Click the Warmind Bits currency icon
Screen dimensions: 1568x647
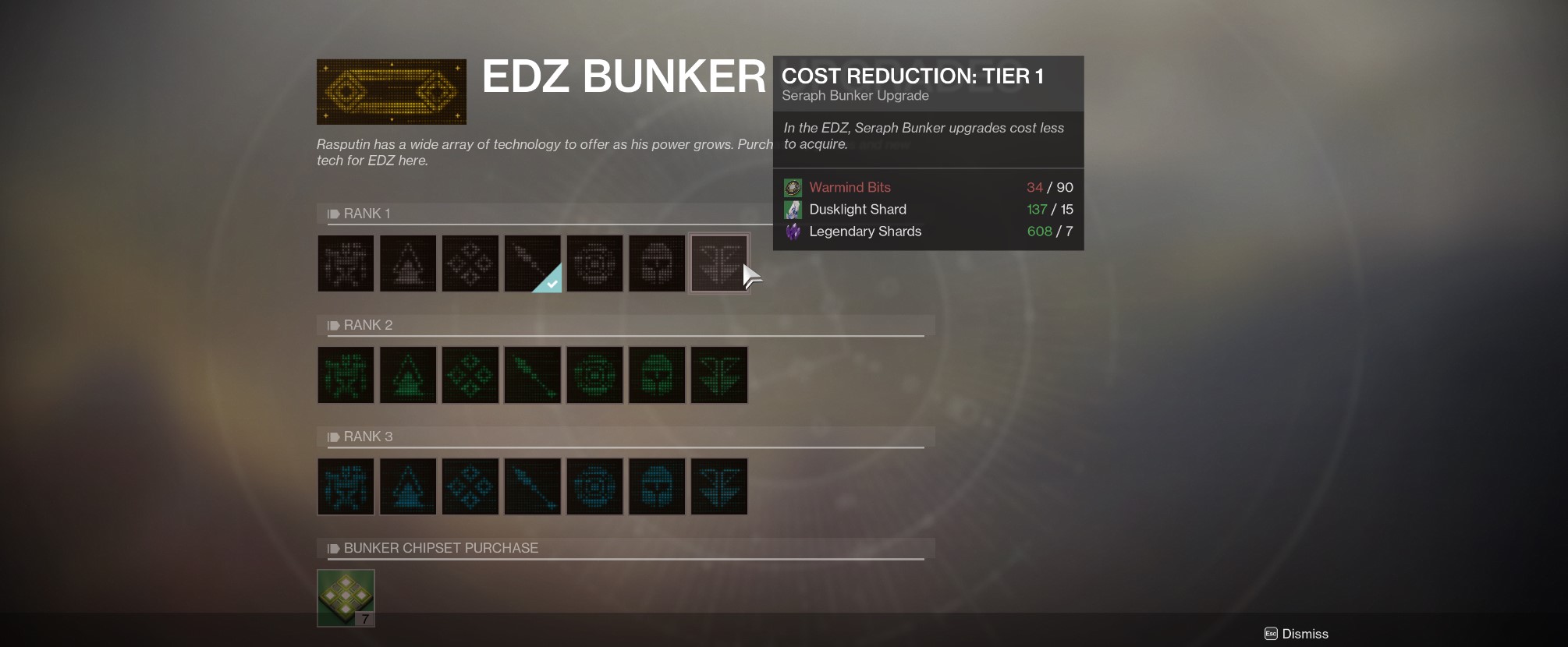tap(793, 188)
